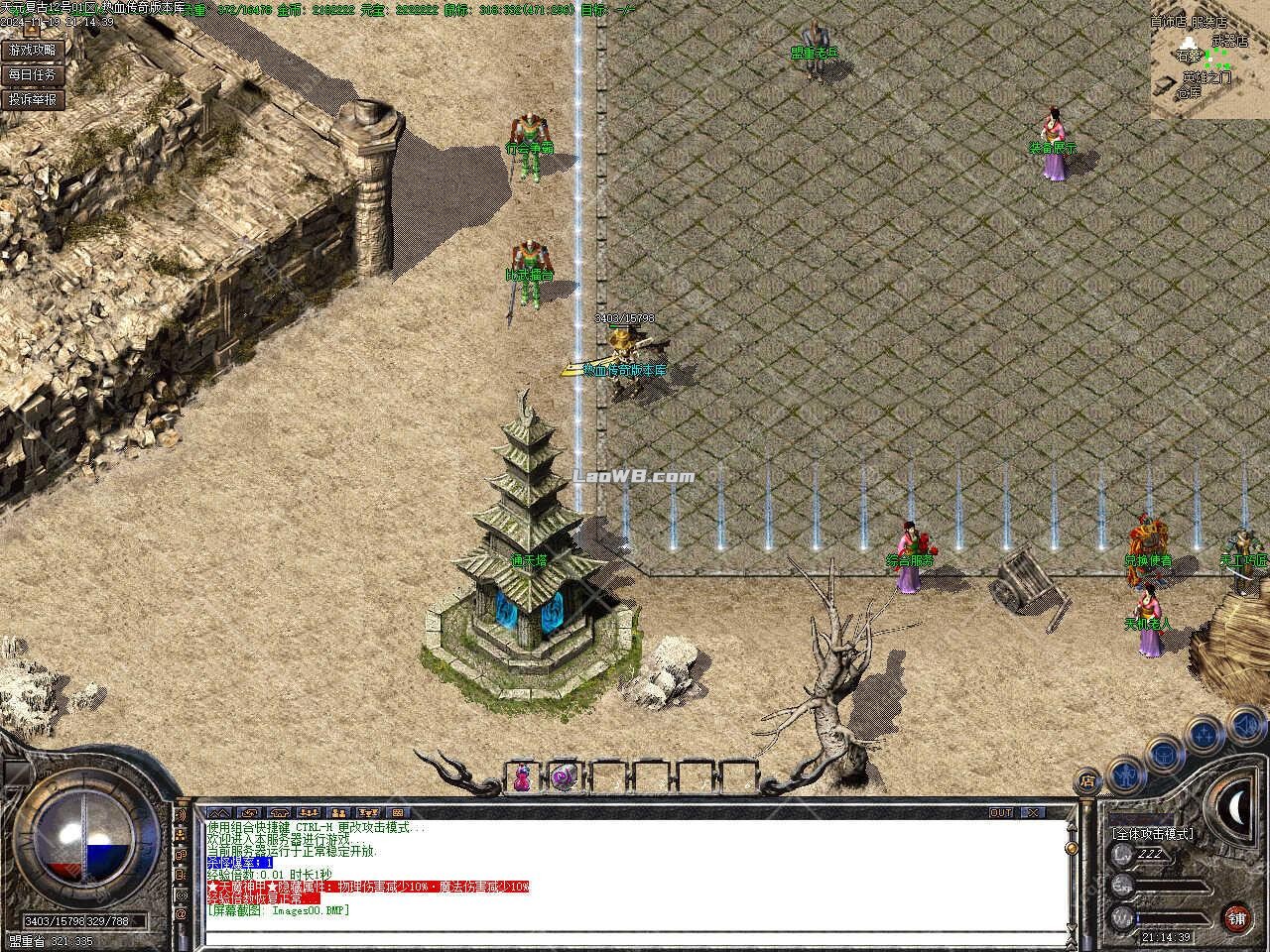Open the 游戏攻略 game guide button
This screenshot has width=1270, height=952.
(34, 50)
